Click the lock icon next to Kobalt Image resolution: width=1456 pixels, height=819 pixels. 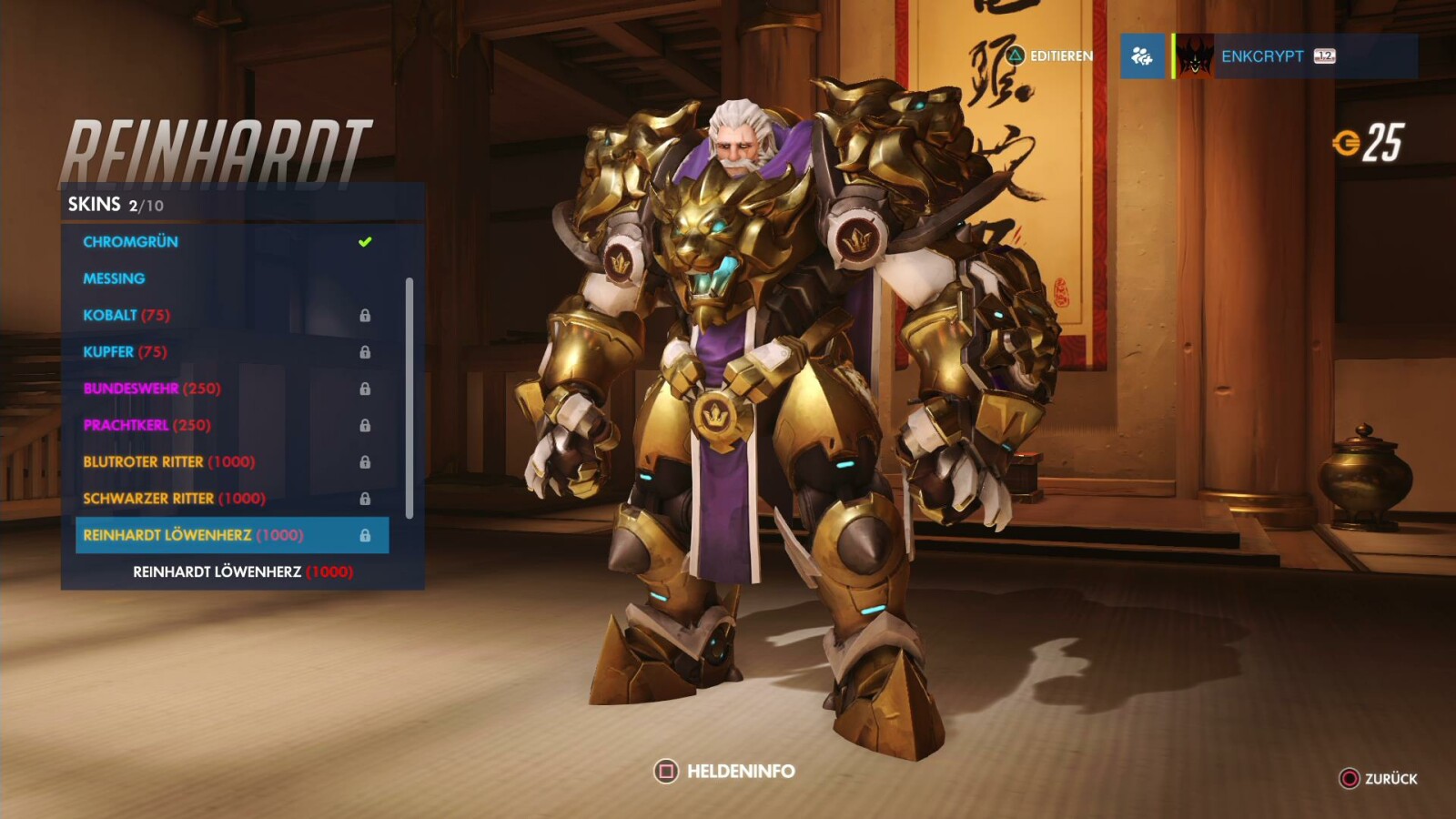point(367,315)
